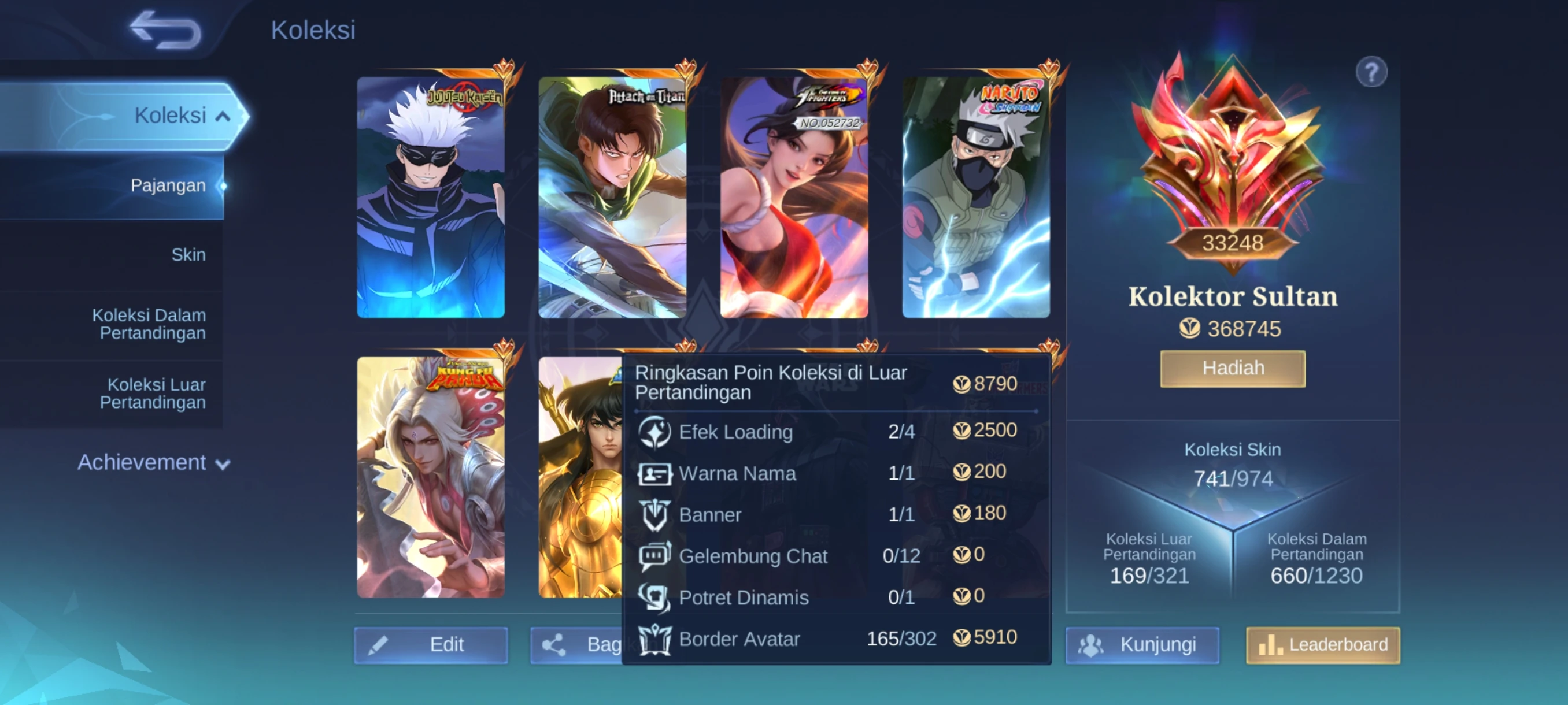
Task: Open the Pajangan tab
Action: pos(168,185)
